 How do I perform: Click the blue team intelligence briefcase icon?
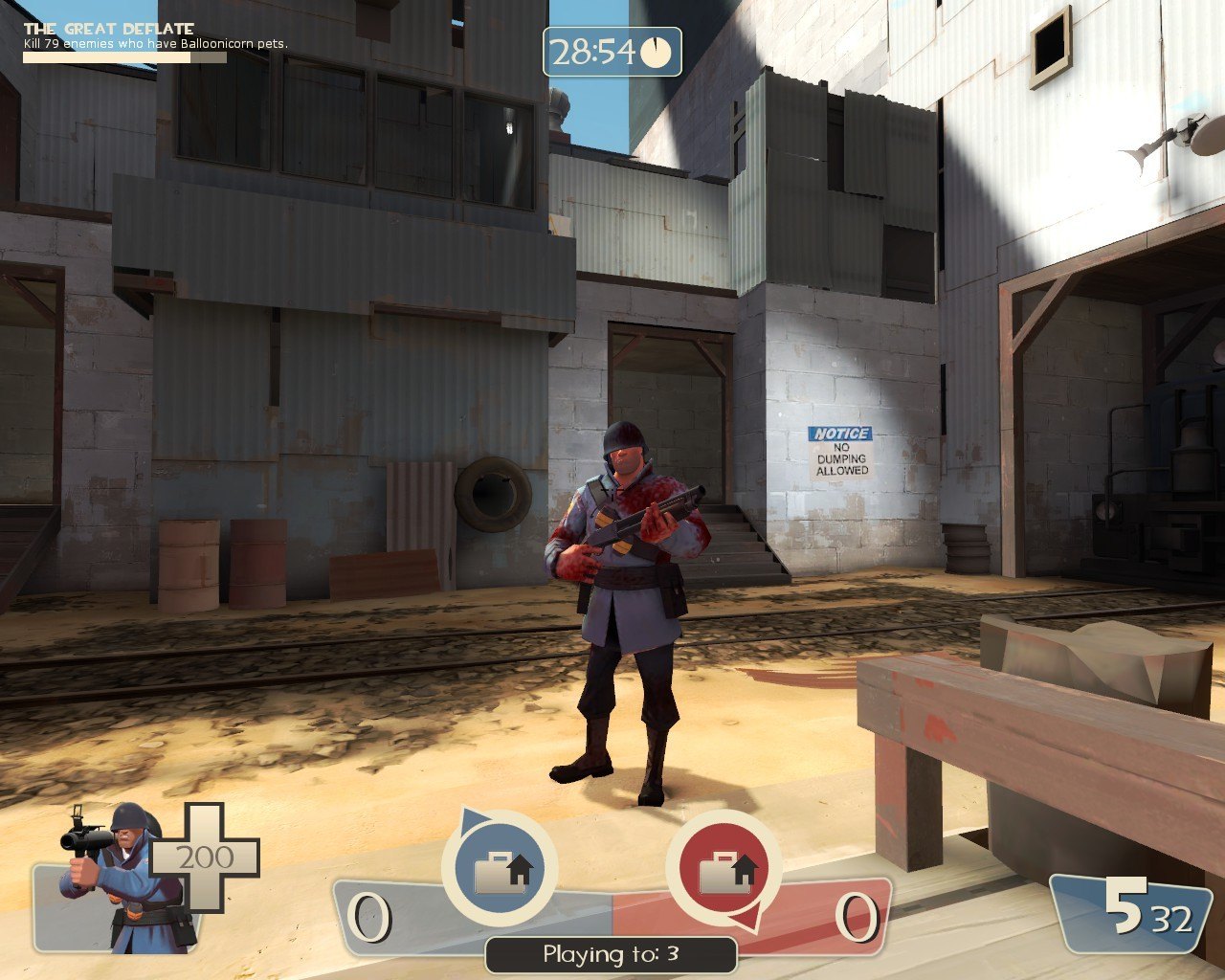coord(500,869)
